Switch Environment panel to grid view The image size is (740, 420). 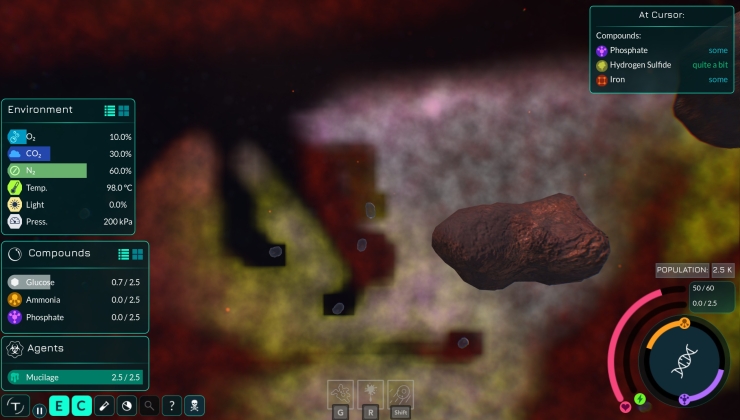tap(124, 110)
